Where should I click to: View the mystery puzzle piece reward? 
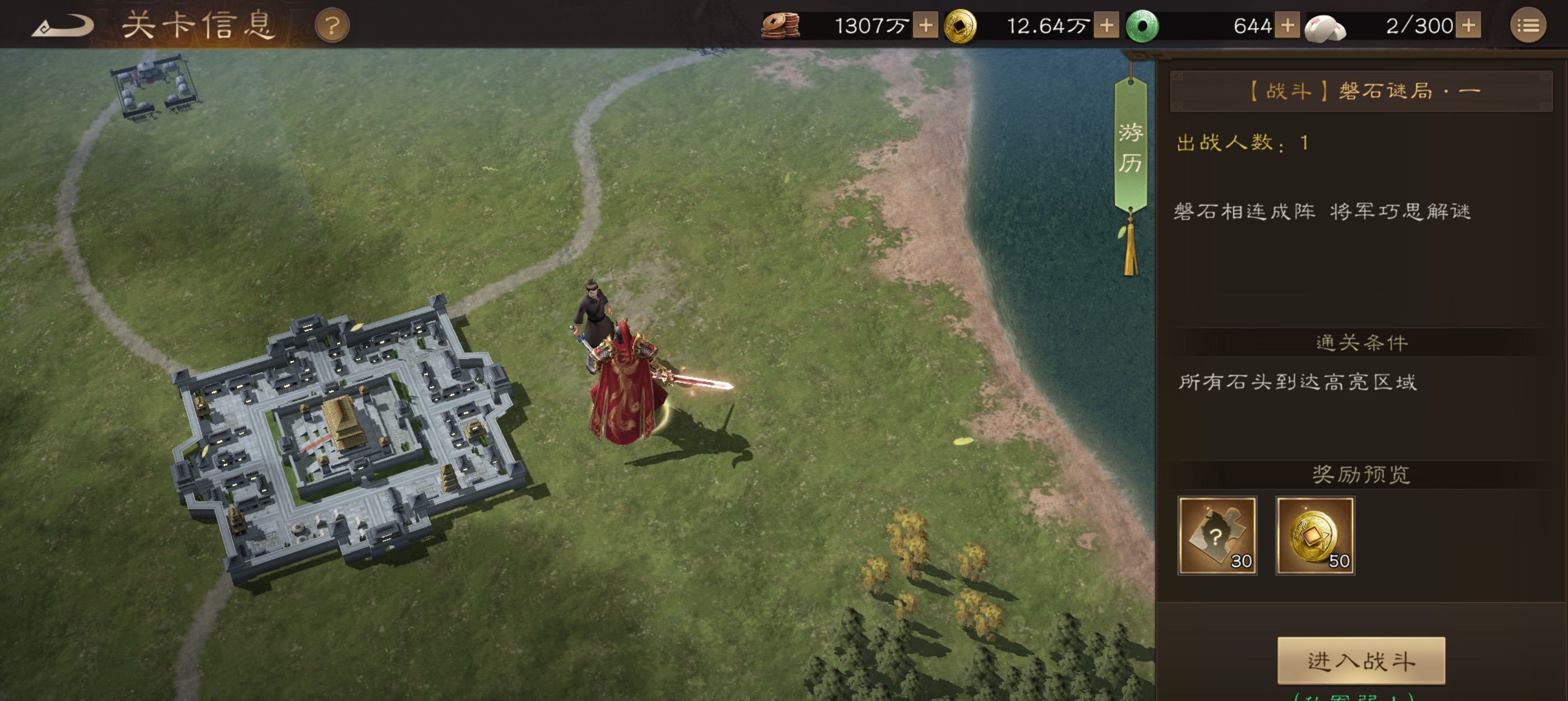[1217, 536]
